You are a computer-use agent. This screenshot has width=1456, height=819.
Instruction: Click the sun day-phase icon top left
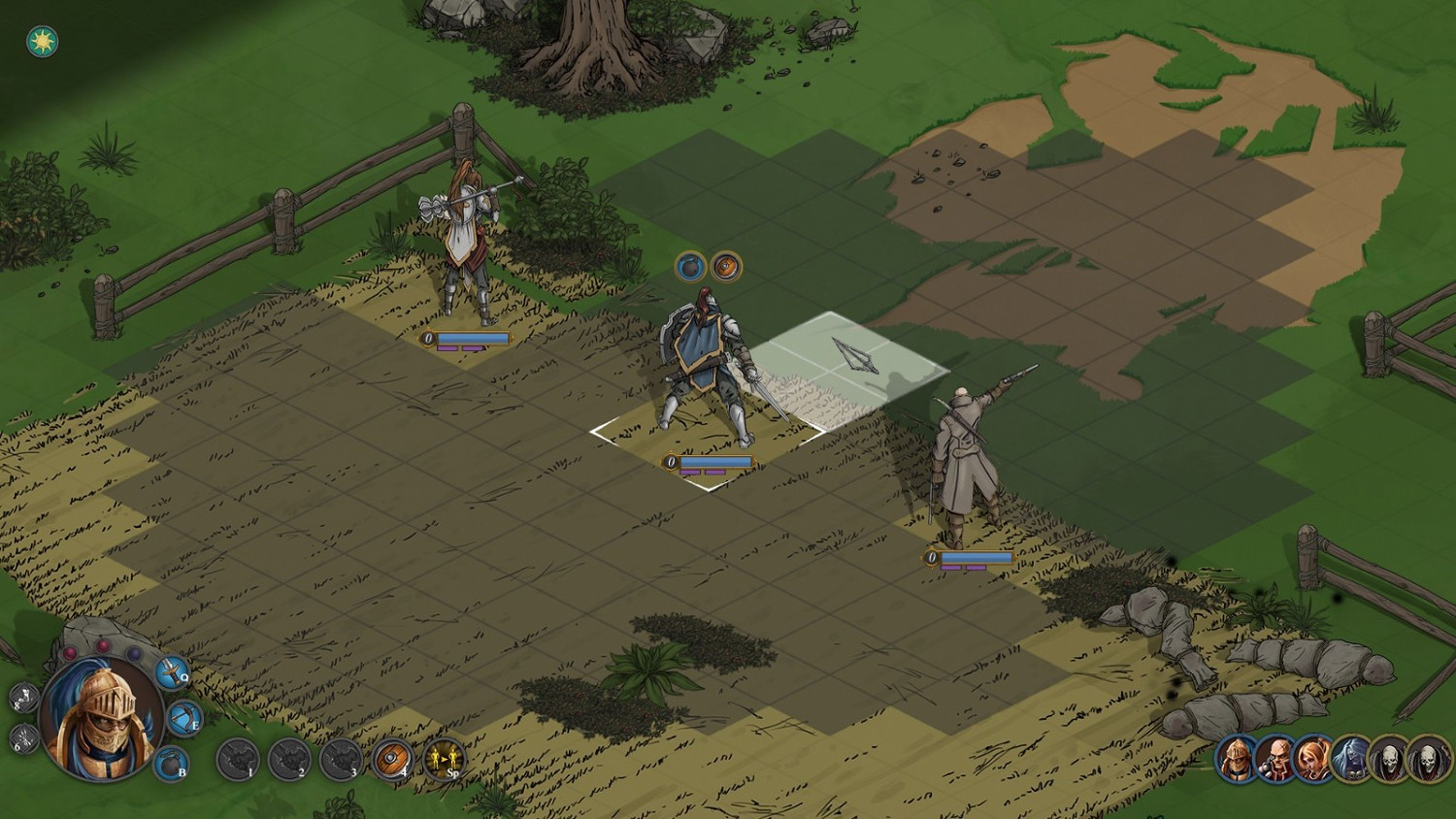[41, 41]
